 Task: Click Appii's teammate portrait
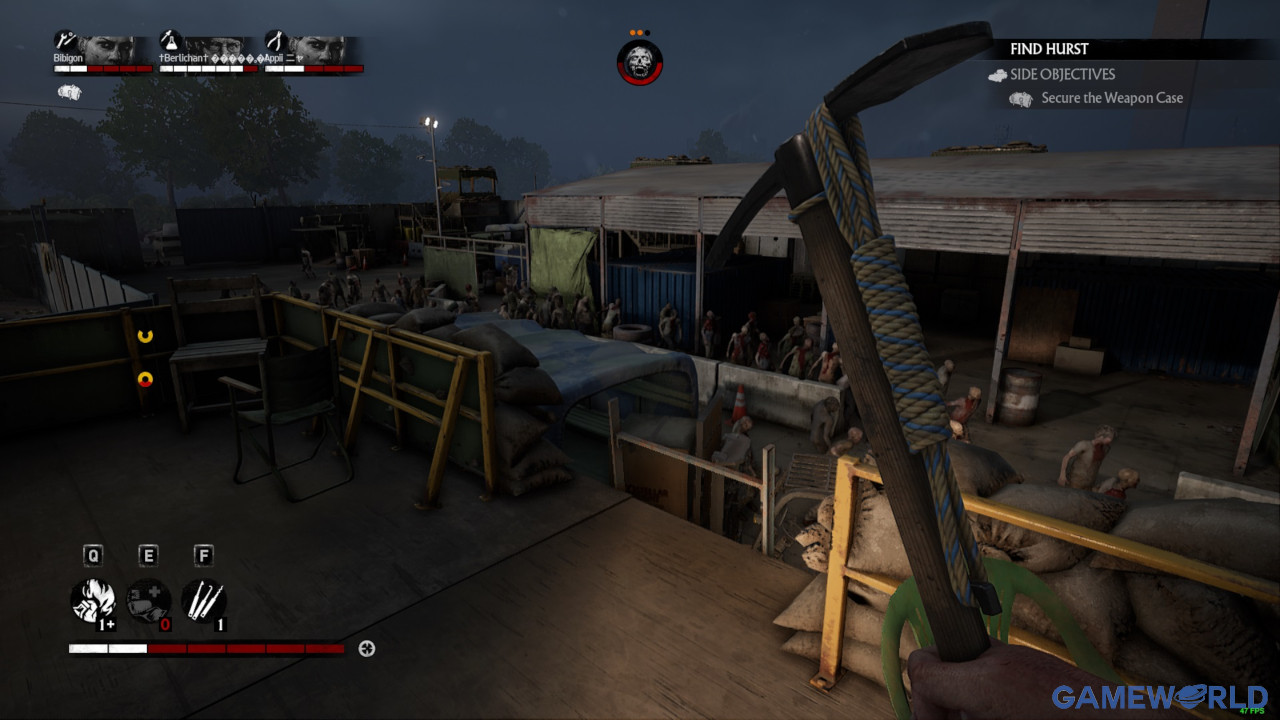tap(316, 49)
